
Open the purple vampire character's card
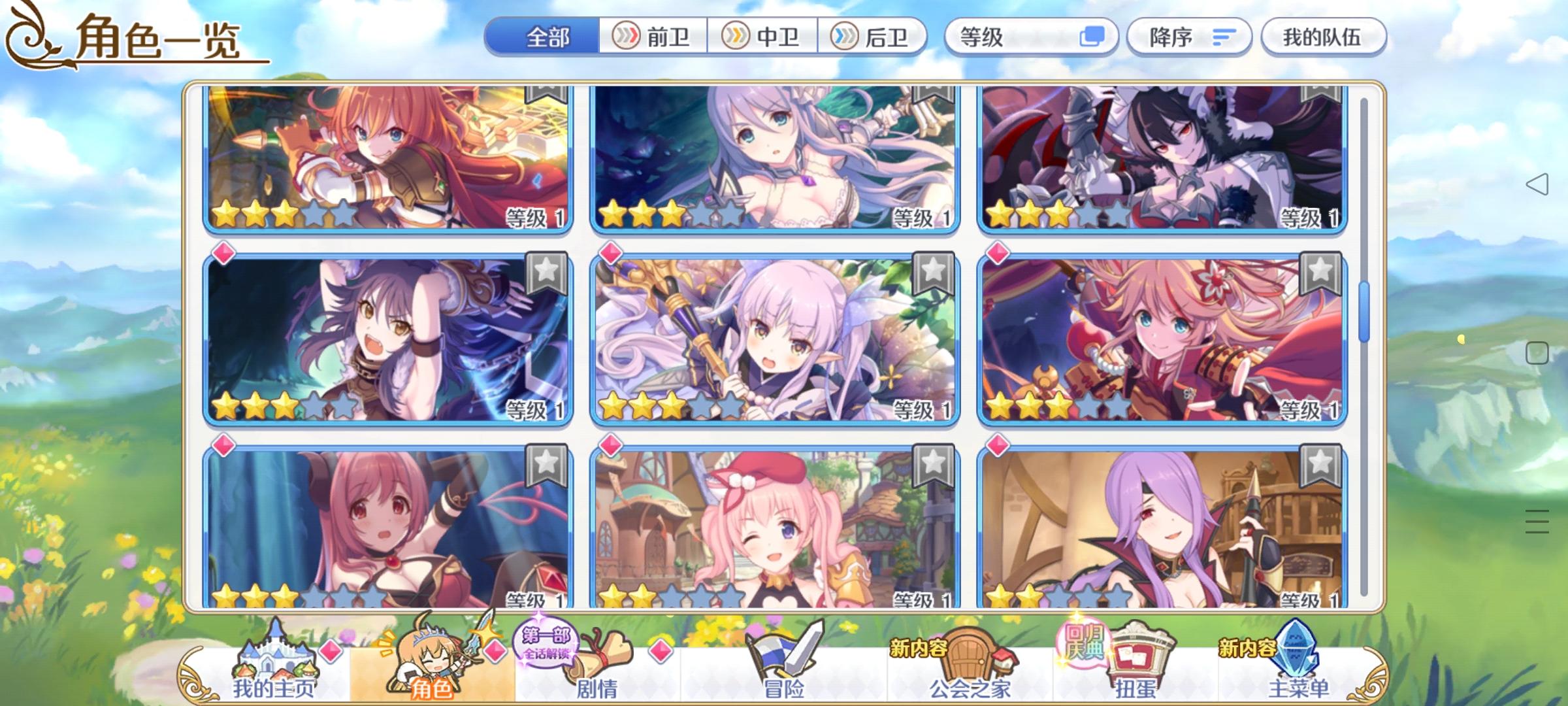(x=1169, y=529)
